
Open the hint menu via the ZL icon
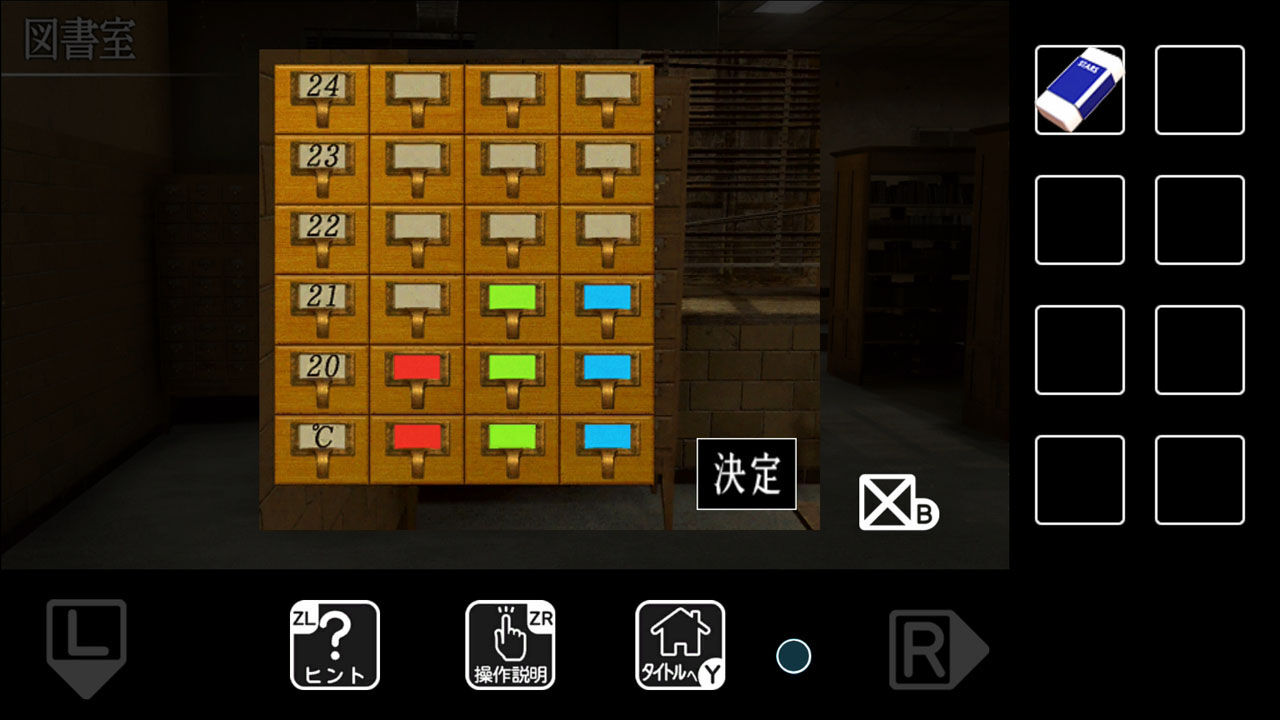pyautogui.click(x=334, y=643)
